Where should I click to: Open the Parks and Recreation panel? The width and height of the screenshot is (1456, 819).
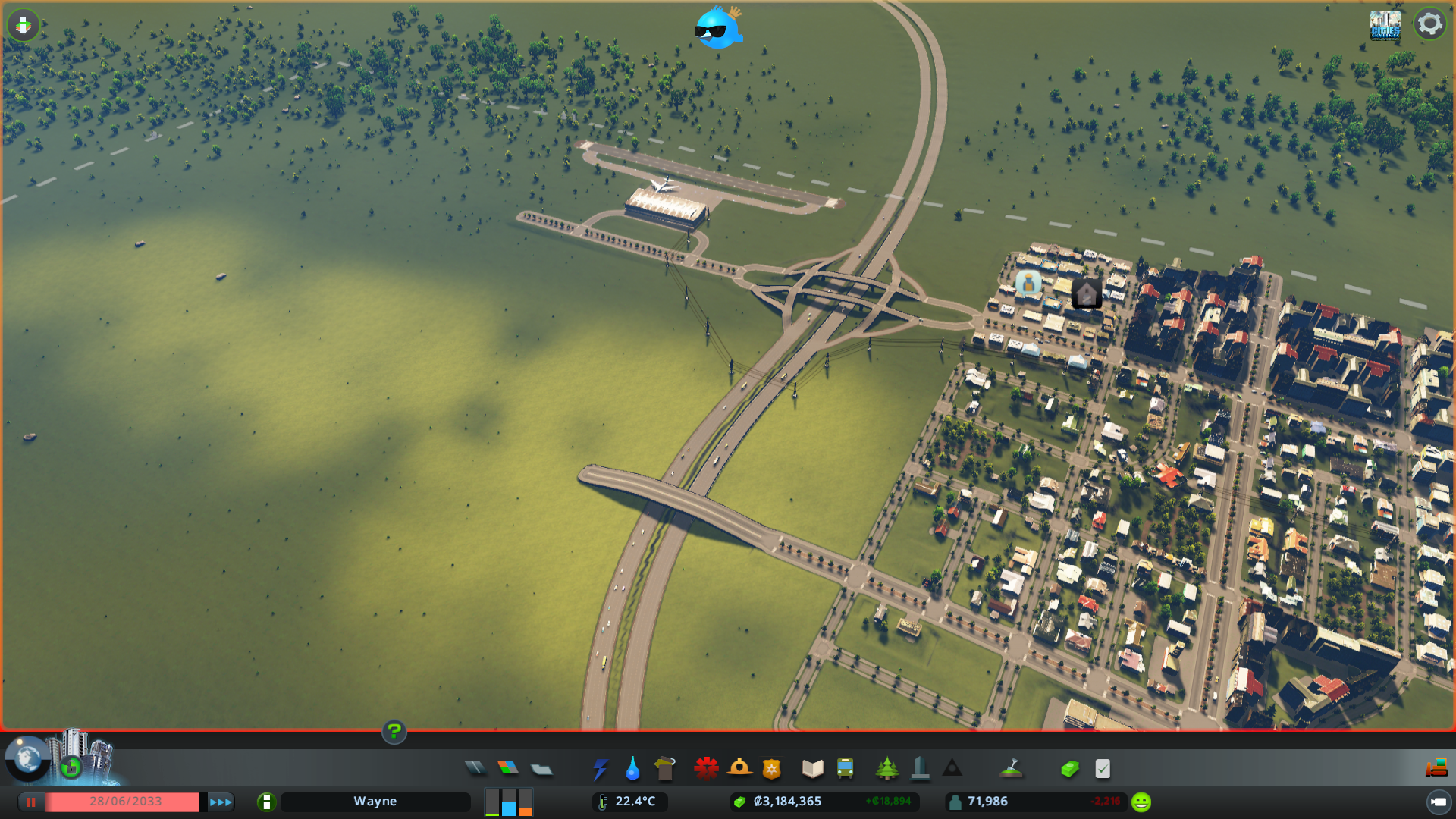[x=888, y=768]
